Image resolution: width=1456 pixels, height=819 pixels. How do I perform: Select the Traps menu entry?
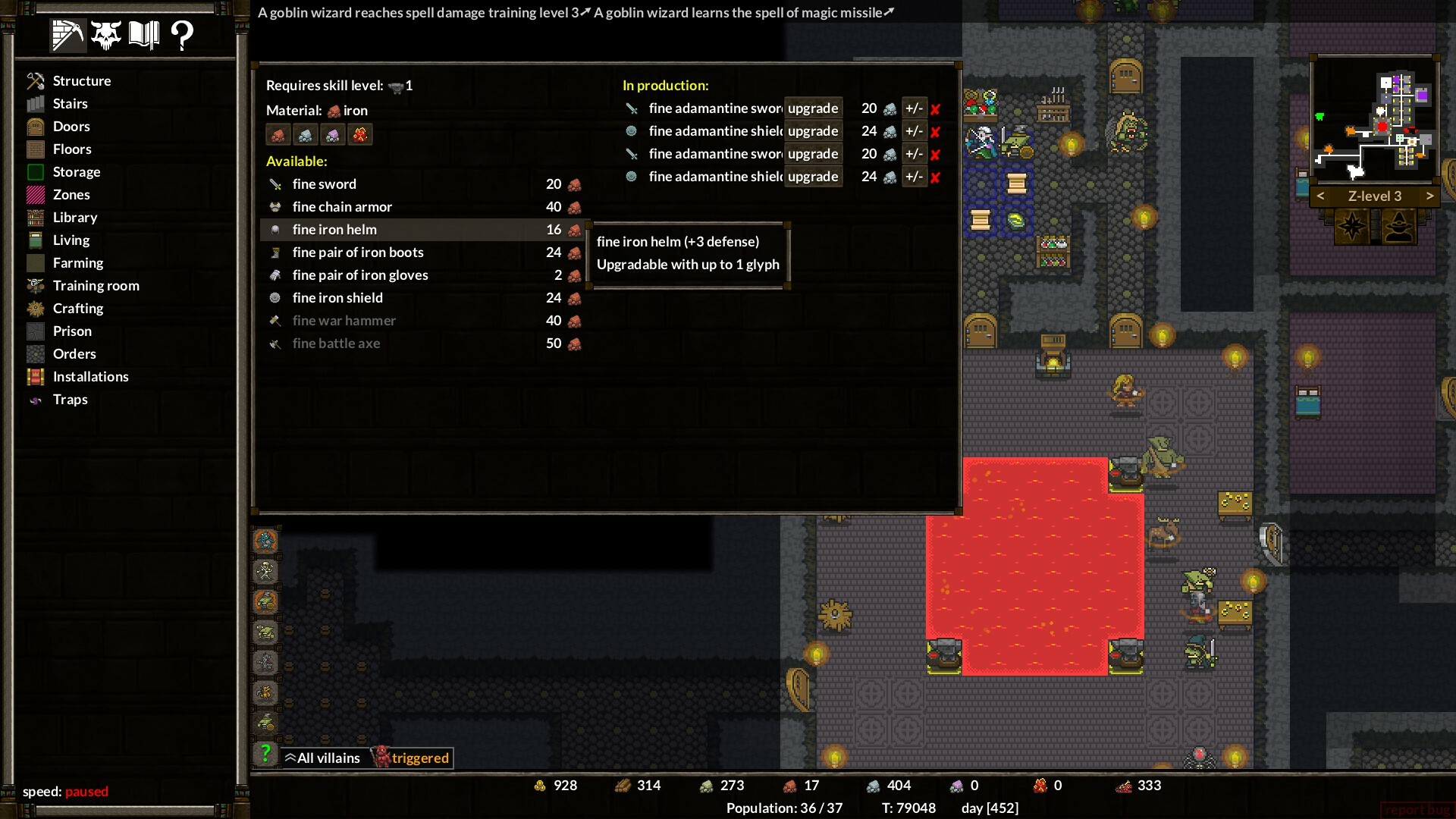[70, 399]
